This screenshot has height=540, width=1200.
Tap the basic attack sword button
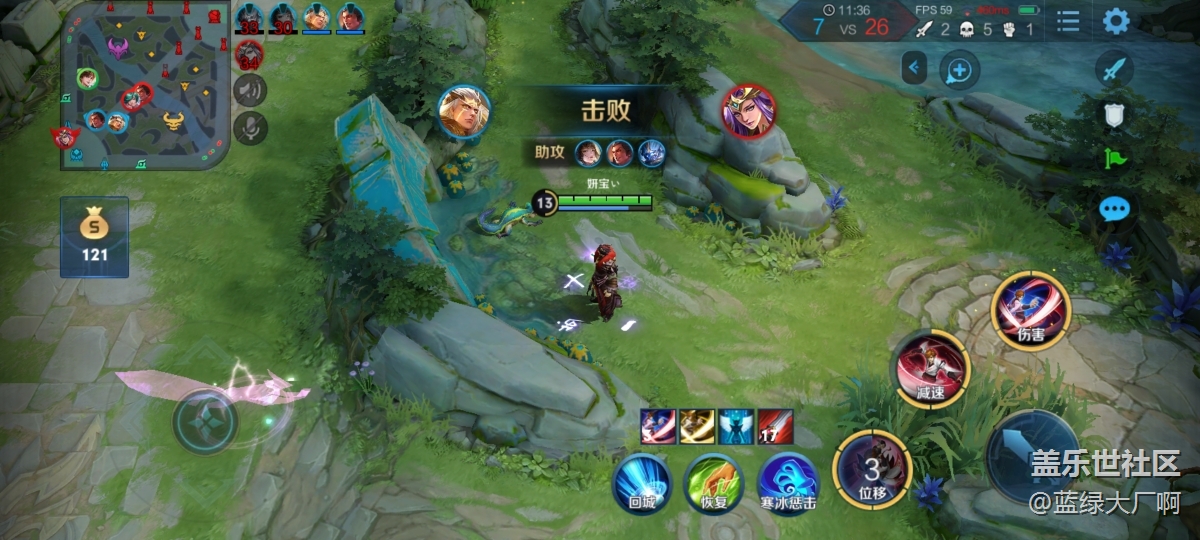(1033, 457)
